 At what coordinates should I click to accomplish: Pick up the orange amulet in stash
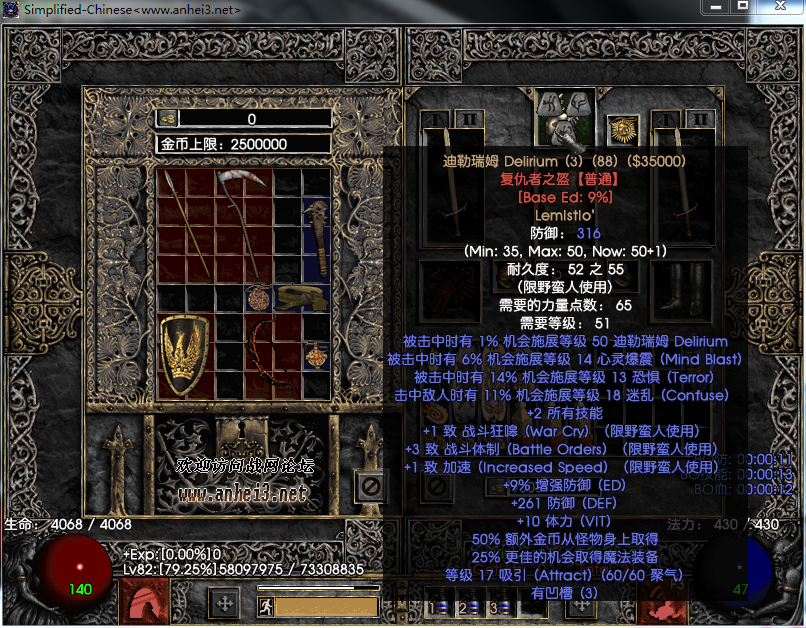[x=317, y=353]
